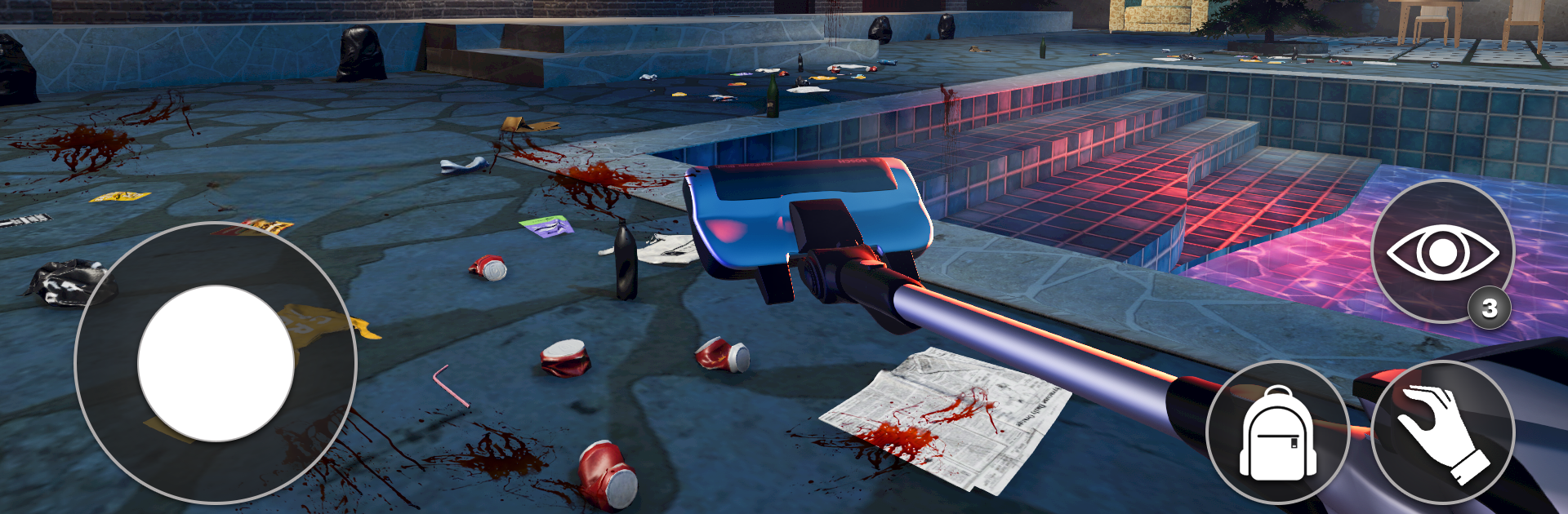This screenshot has width=1568, height=514.
Task: Open the backpack inventory
Action: tap(1277, 432)
